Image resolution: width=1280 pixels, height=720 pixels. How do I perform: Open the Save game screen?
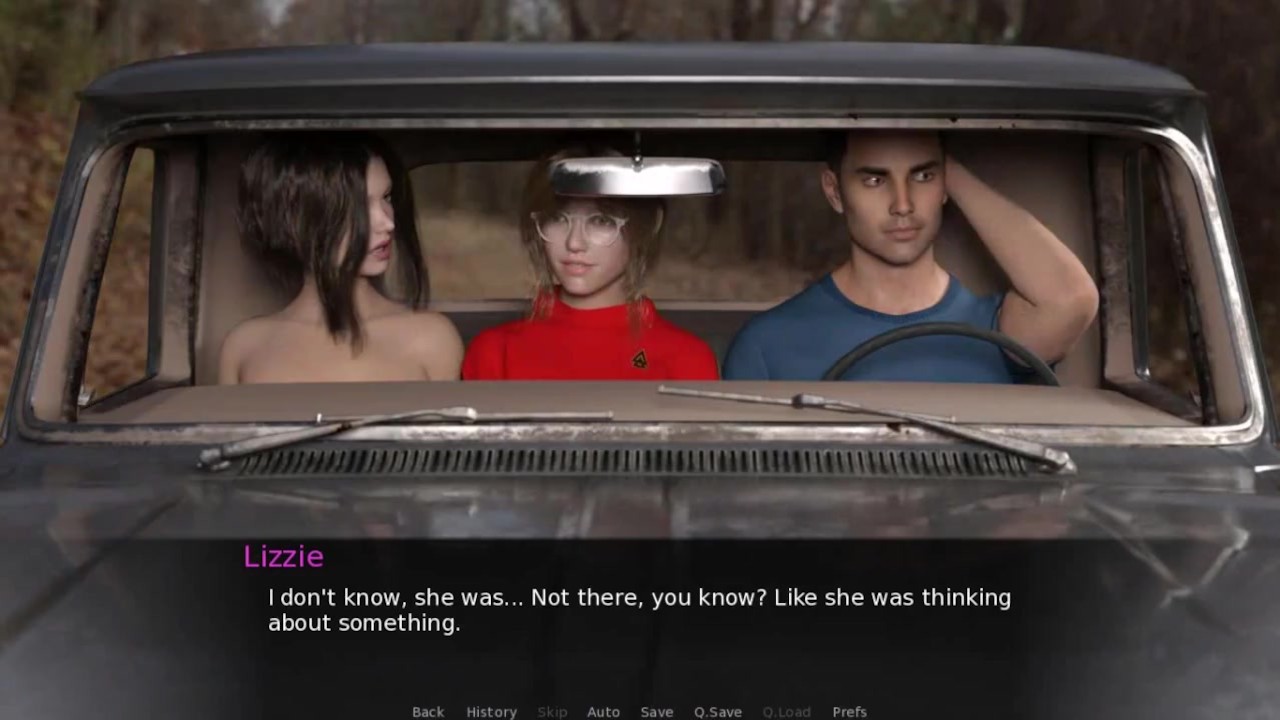coord(657,711)
